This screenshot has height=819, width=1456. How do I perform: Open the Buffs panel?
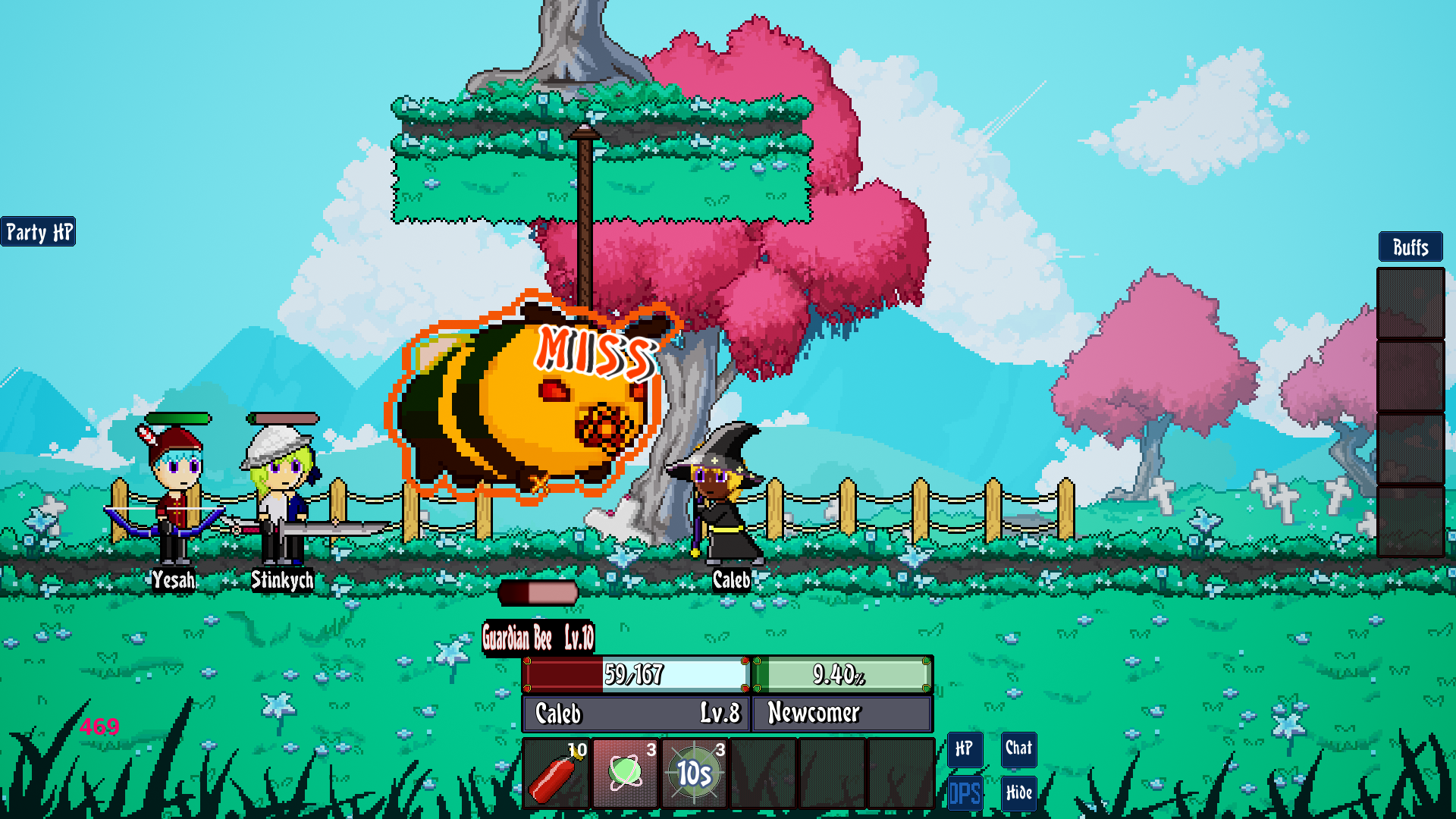click(x=1410, y=247)
